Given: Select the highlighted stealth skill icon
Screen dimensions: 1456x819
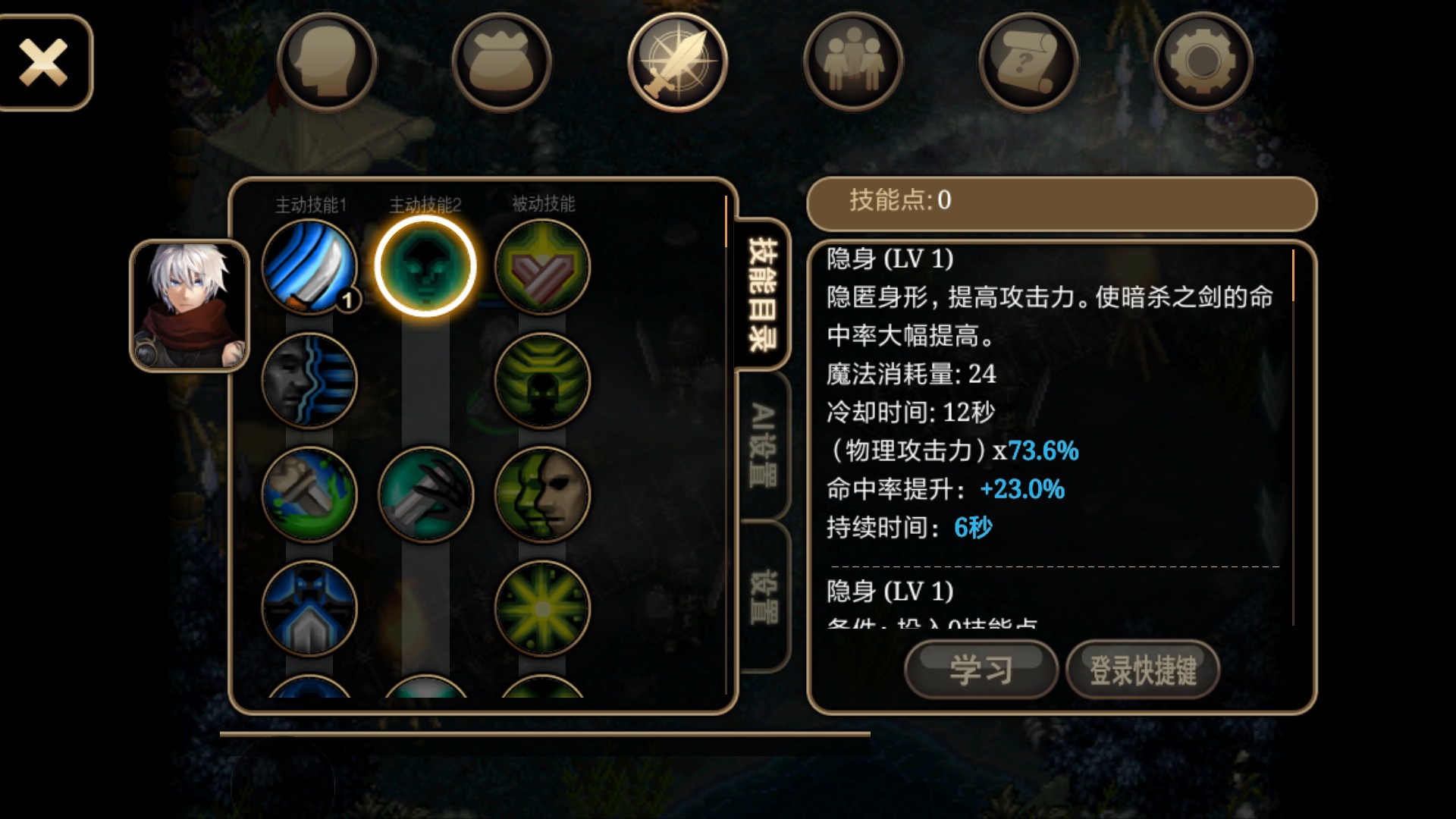Looking at the screenshot, I should (x=425, y=266).
